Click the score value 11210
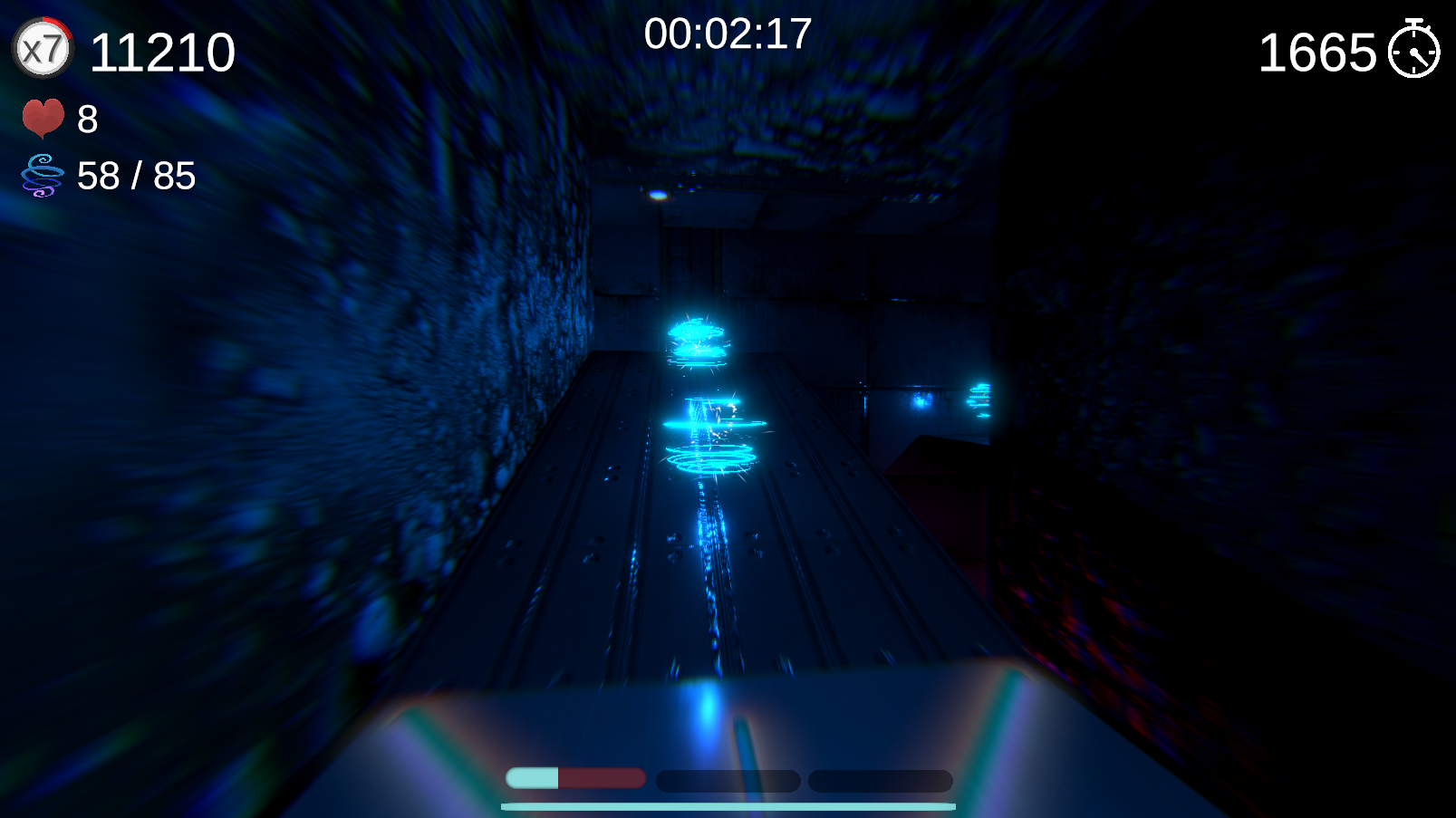The width and height of the screenshot is (1456, 818). [163, 52]
